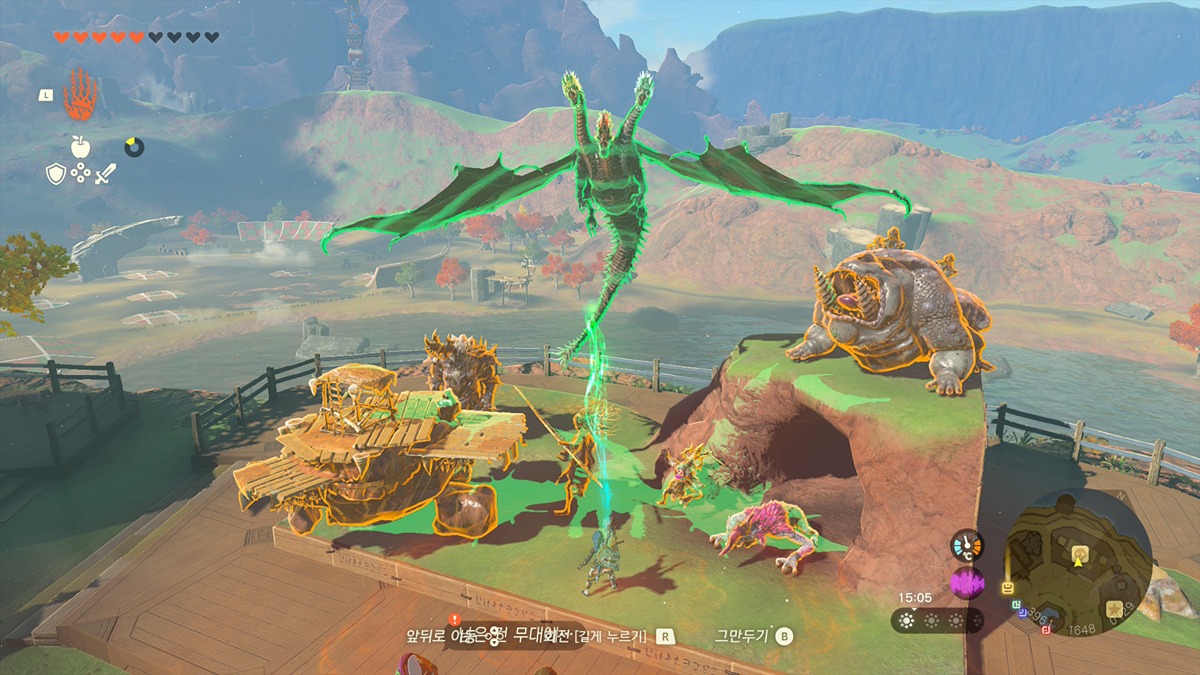Choose the sword weapon quick-select icon
The image size is (1200, 675).
tap(105, 173)
